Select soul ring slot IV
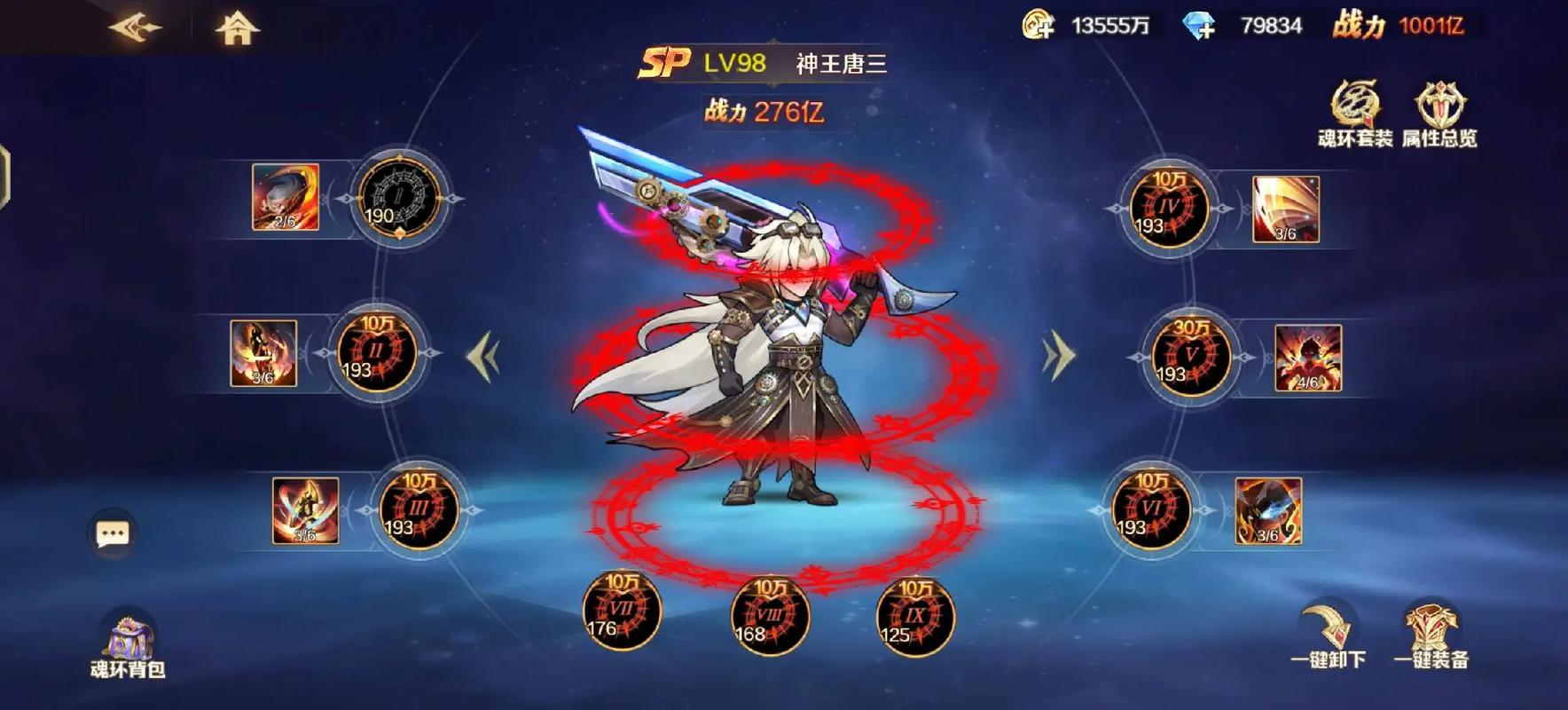This screenshot has height=710, width=1568. point(1169,209)
